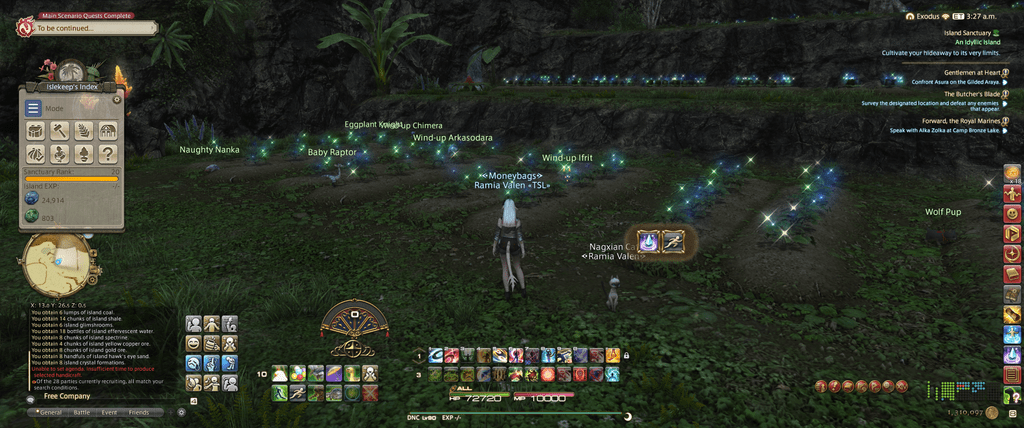Summon the yellow umbrella hotbar item

click(334, 374)
